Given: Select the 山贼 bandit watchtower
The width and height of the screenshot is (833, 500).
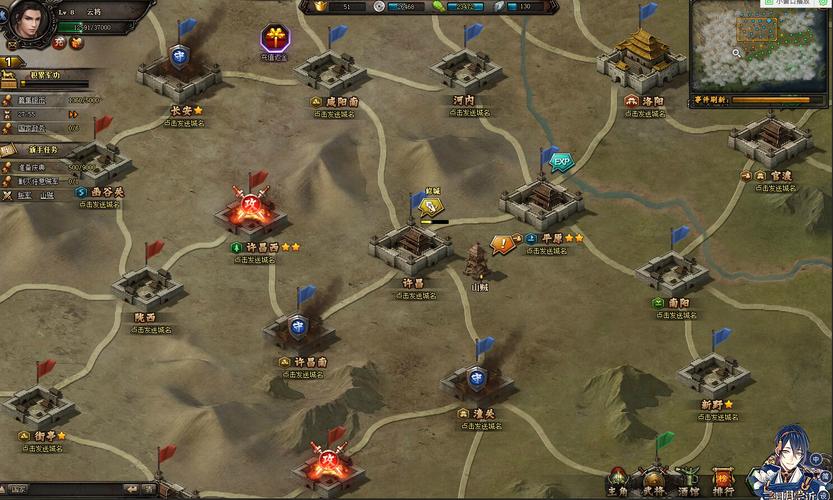Looking at the screenshot, I should tap(478, 262).
